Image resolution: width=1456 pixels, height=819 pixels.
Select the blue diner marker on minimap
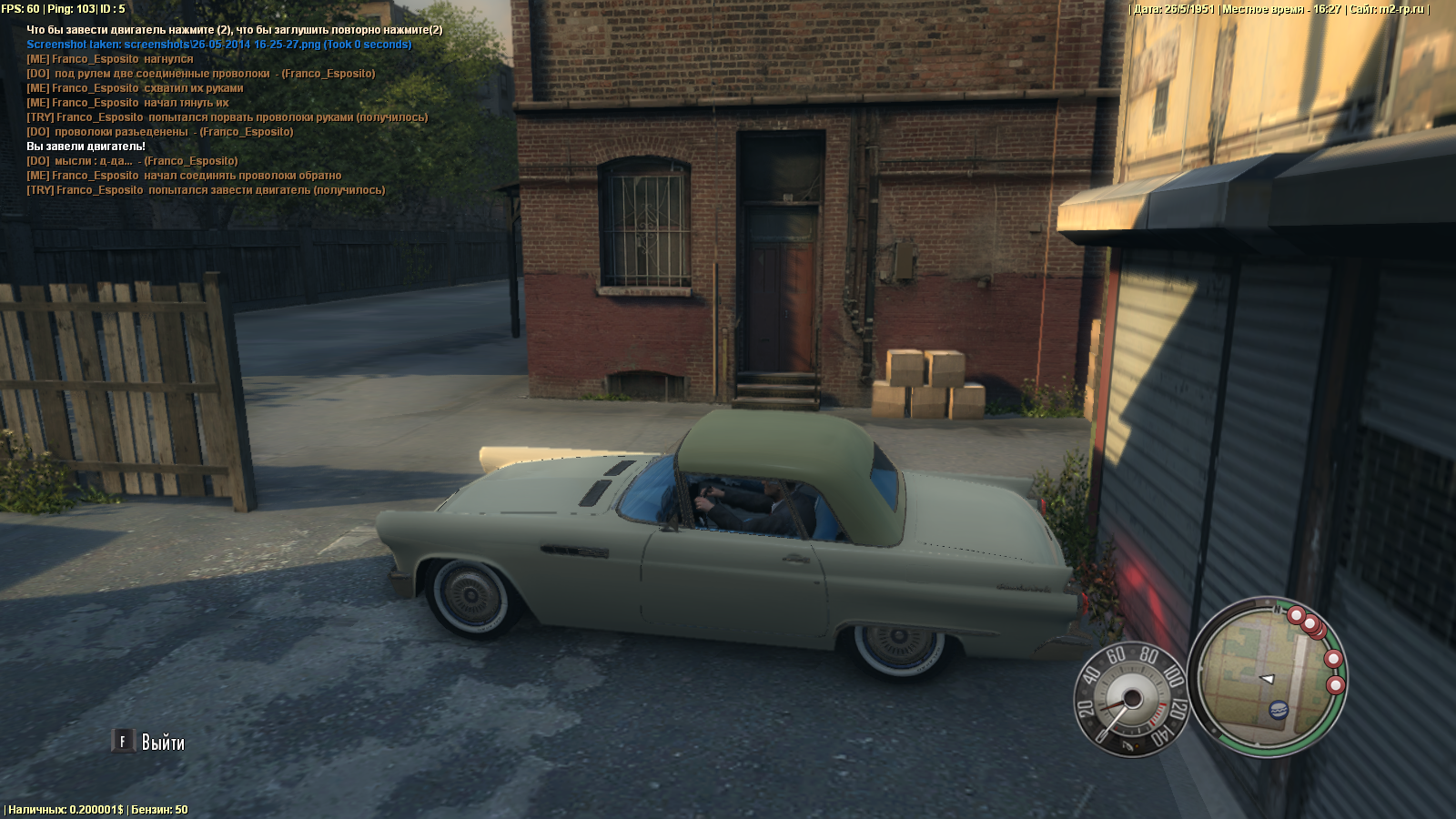(1278, 709)
